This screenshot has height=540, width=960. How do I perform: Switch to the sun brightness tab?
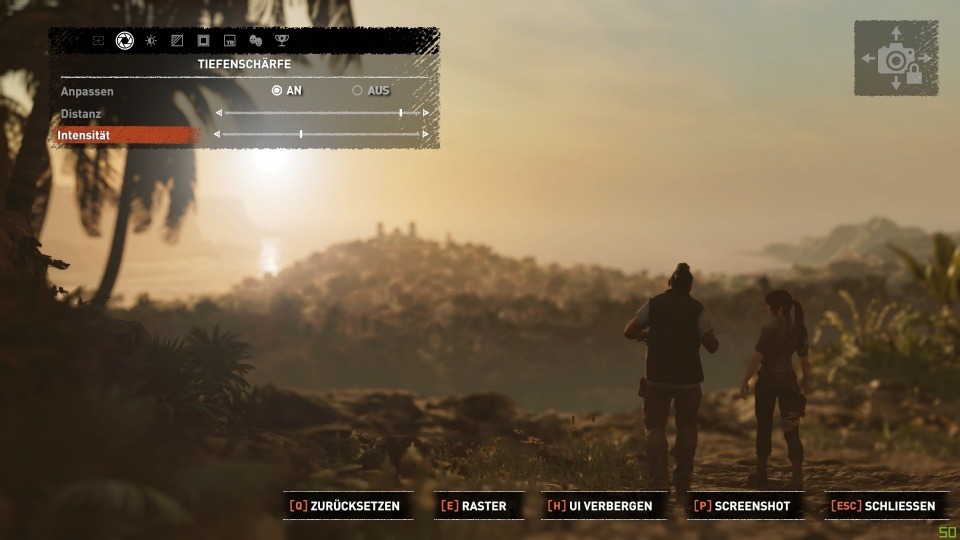(151, 41)
